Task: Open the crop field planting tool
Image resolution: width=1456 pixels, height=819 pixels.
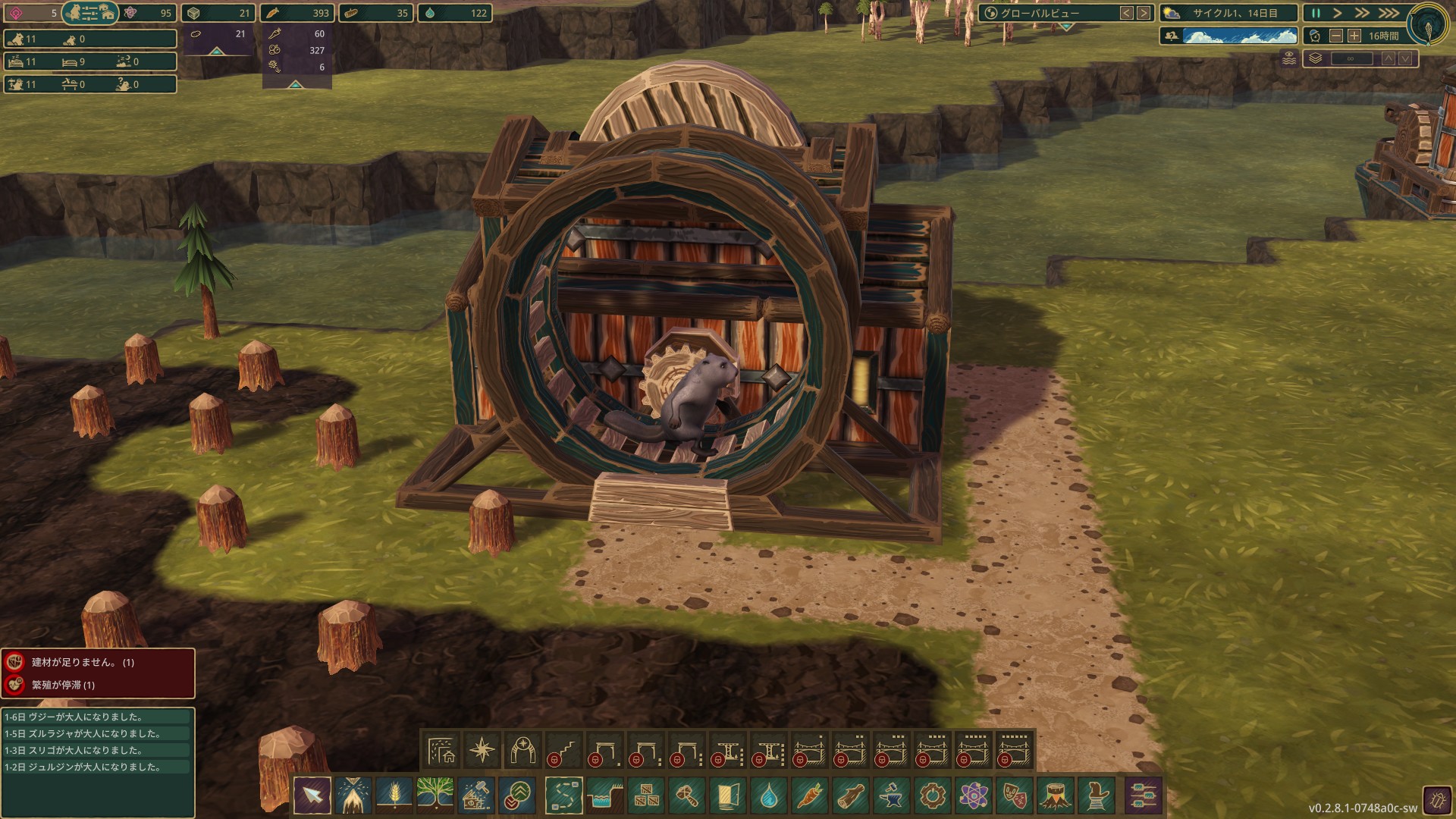Action: pos(394,795)
